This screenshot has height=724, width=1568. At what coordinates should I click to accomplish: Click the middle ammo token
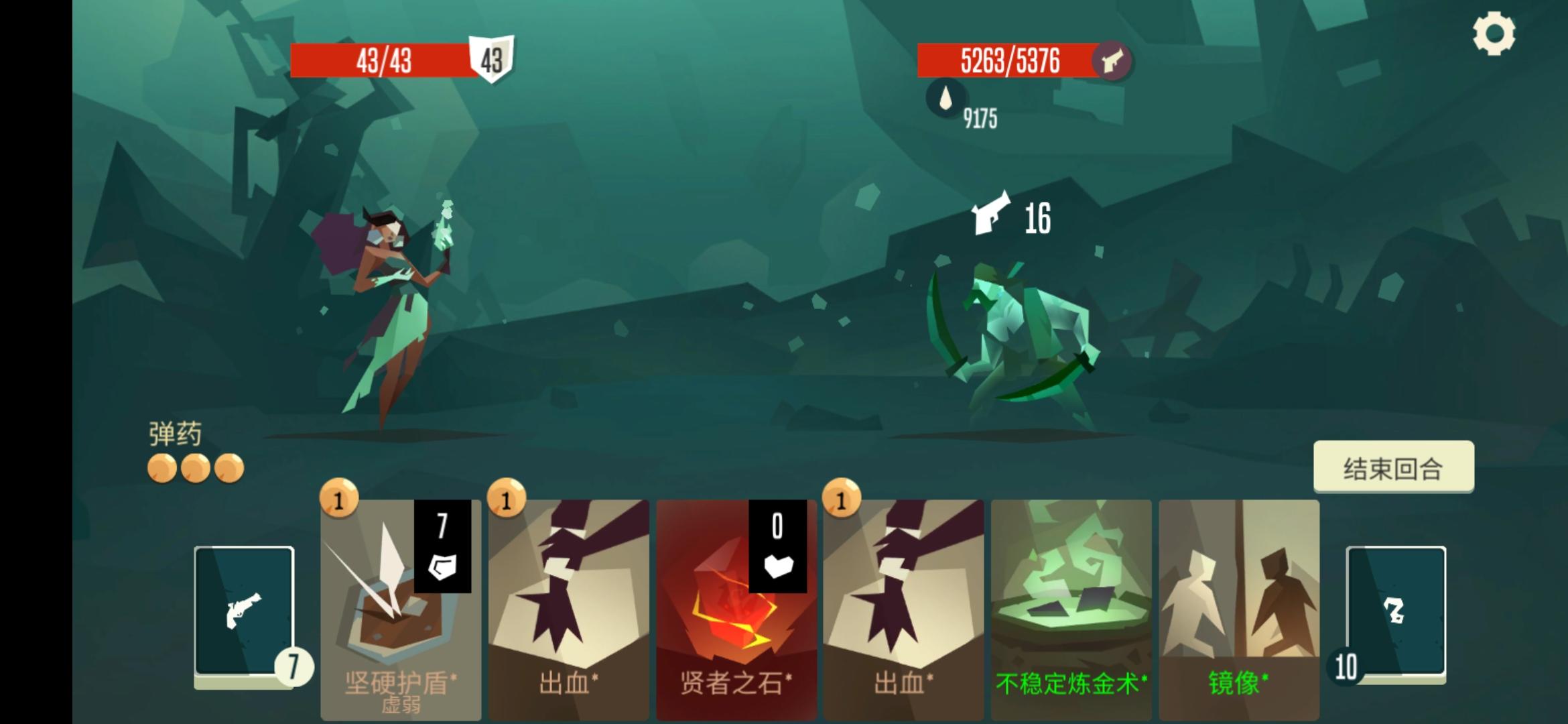click(194, 469)
